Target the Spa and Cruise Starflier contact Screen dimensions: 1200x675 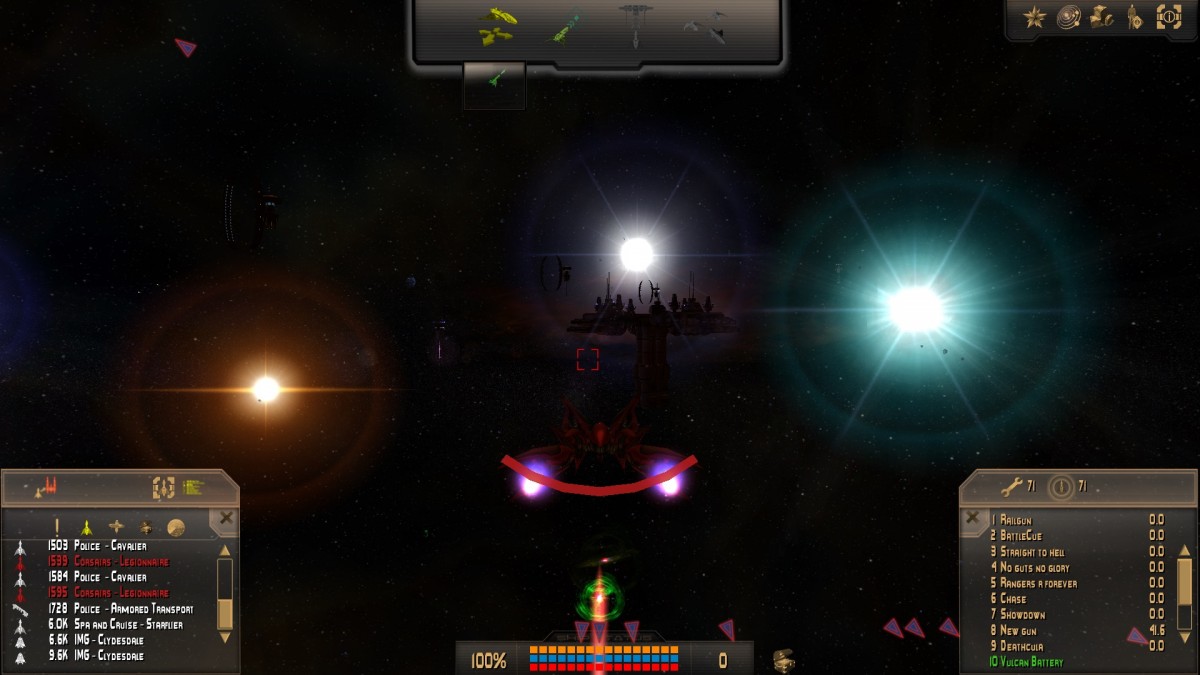(115, 625)
